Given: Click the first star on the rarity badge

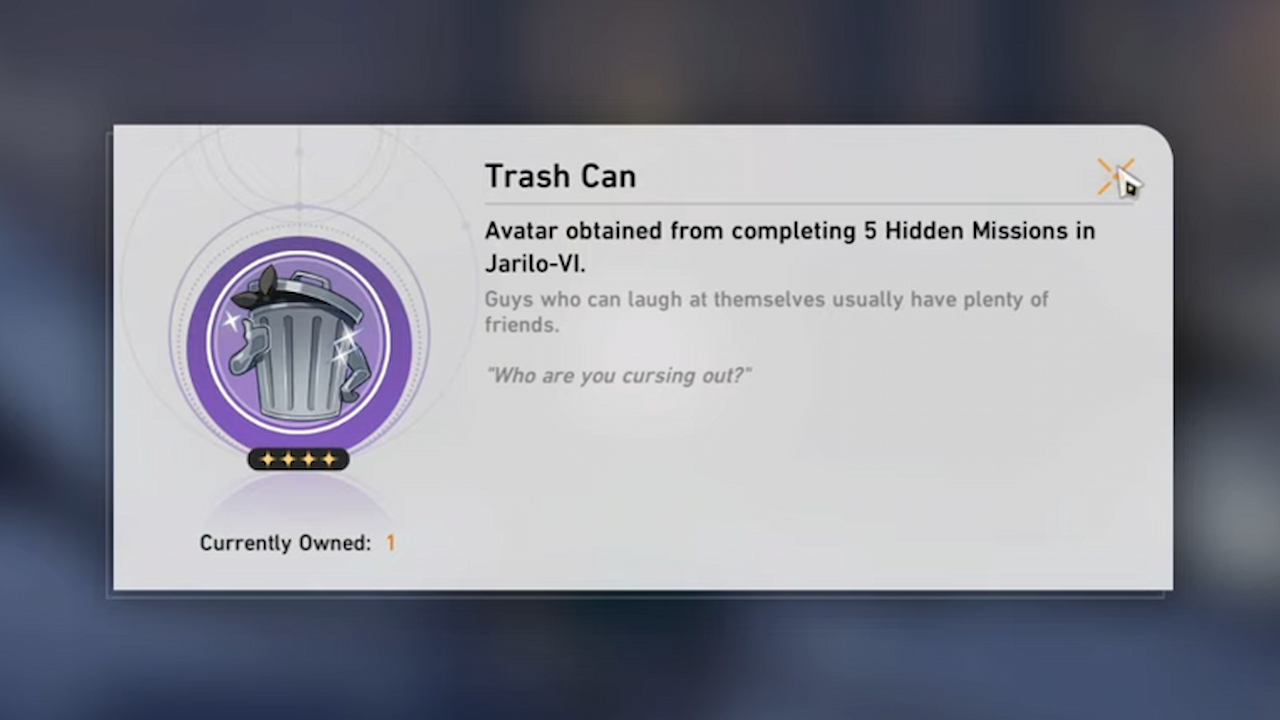Looking at the screenshot, I should [267, 459].
